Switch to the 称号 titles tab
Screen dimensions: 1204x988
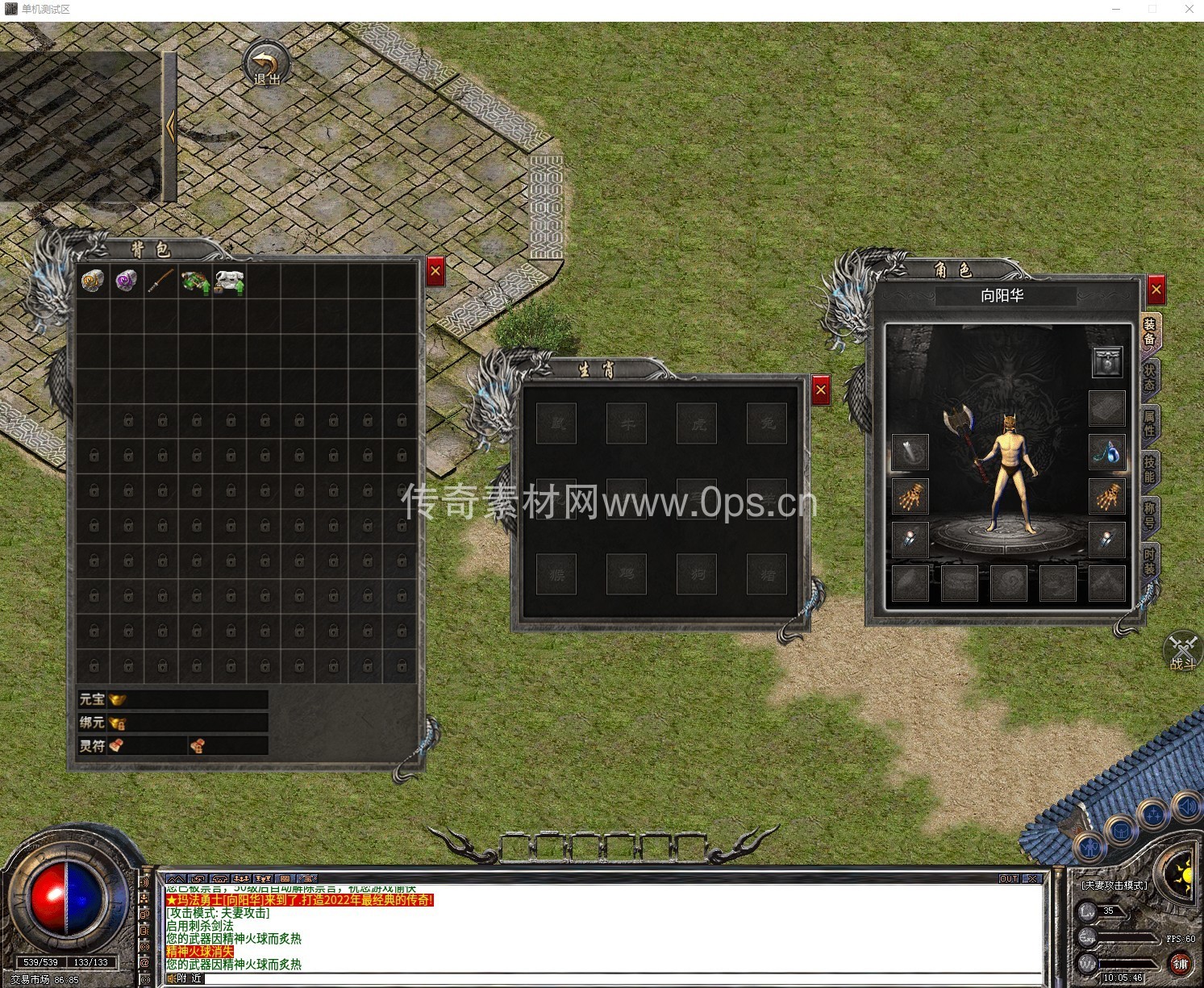click(x=1150, y=515)
